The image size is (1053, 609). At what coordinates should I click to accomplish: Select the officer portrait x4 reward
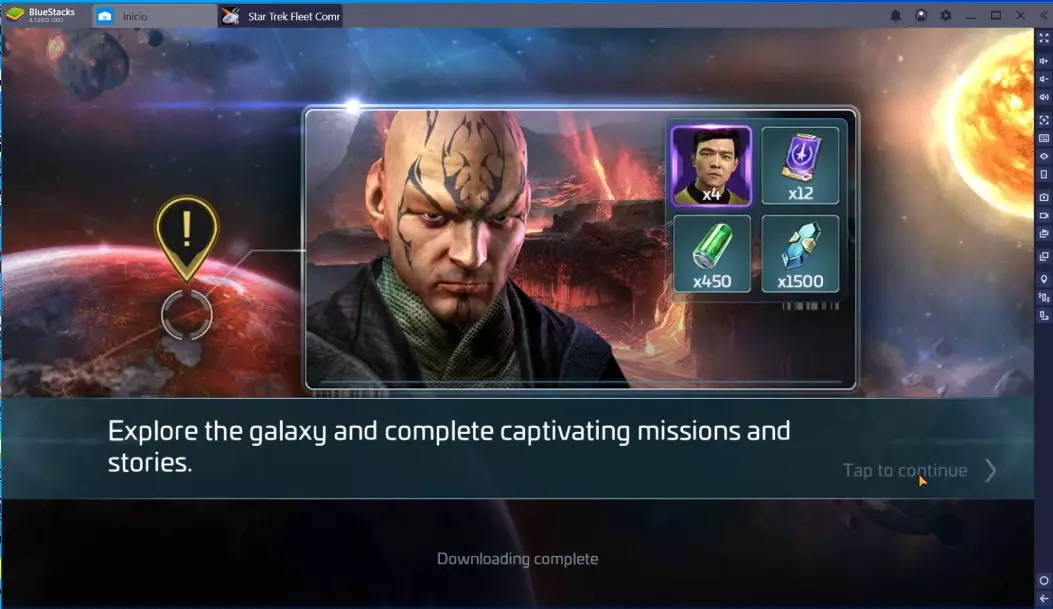[711, 165]
